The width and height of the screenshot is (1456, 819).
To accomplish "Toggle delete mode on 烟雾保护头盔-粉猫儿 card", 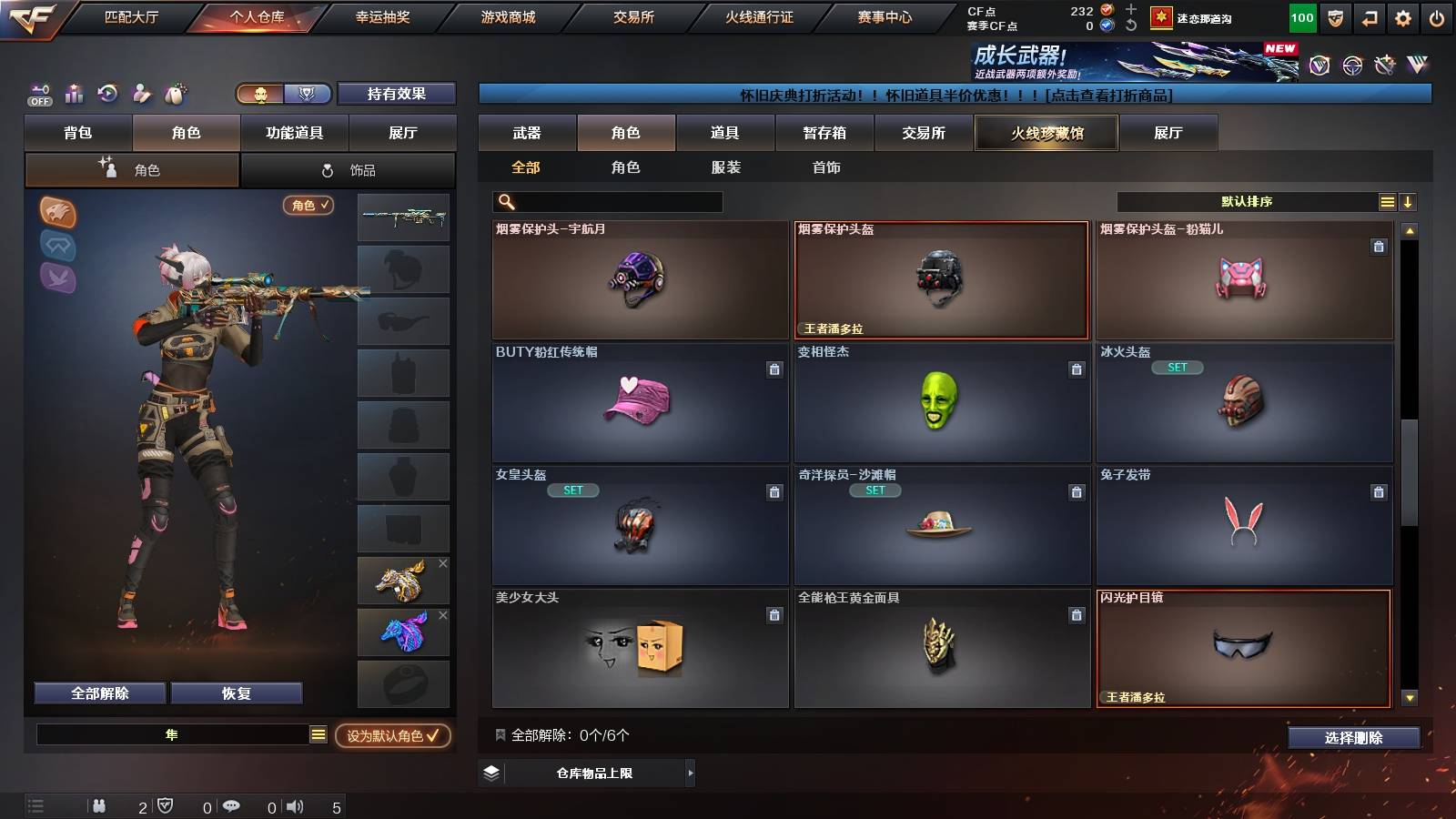I will [1380, 245].
